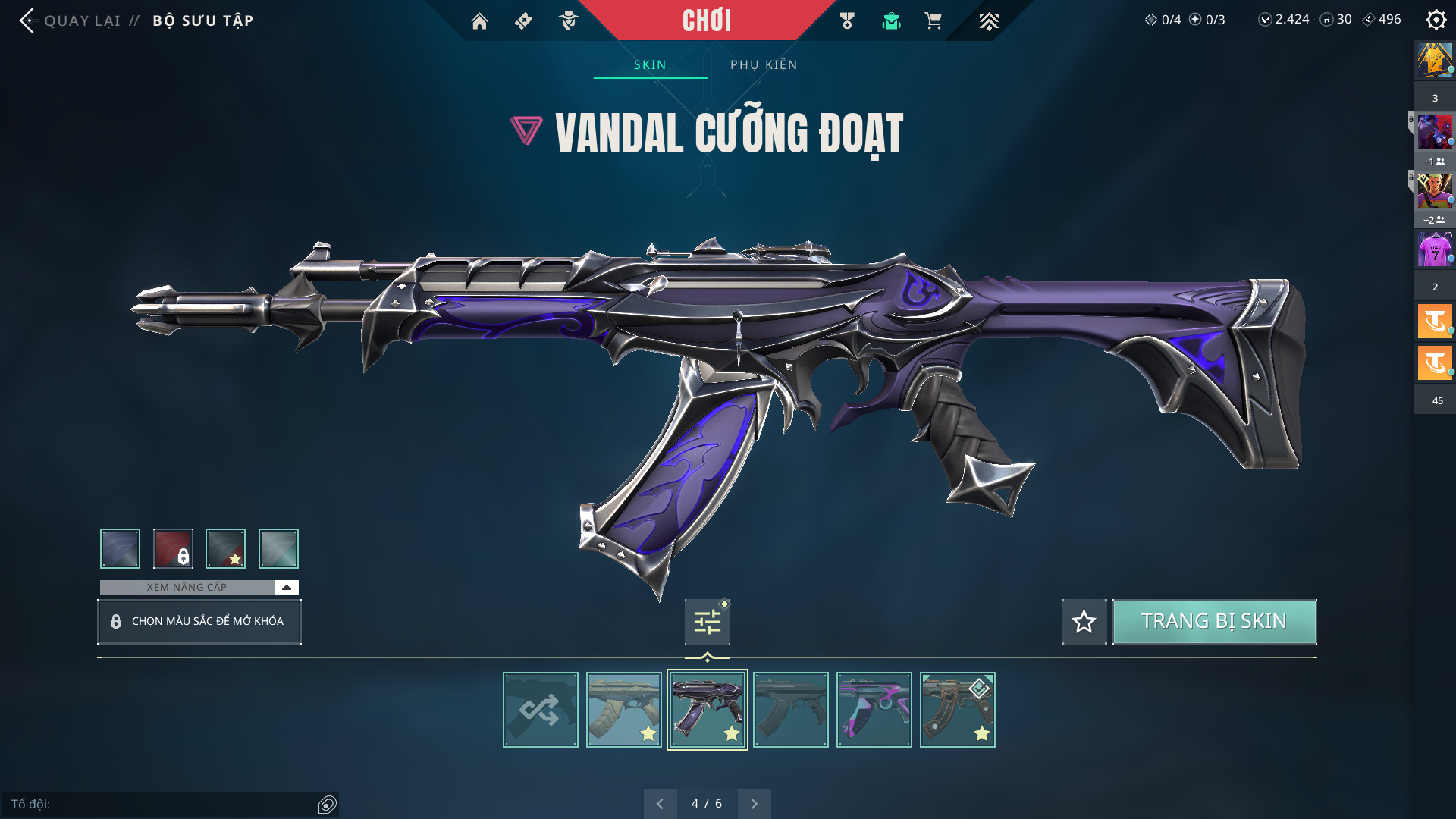Select the random shuffle skin thumbnail

pyautogui.click(x=540, y=710)
